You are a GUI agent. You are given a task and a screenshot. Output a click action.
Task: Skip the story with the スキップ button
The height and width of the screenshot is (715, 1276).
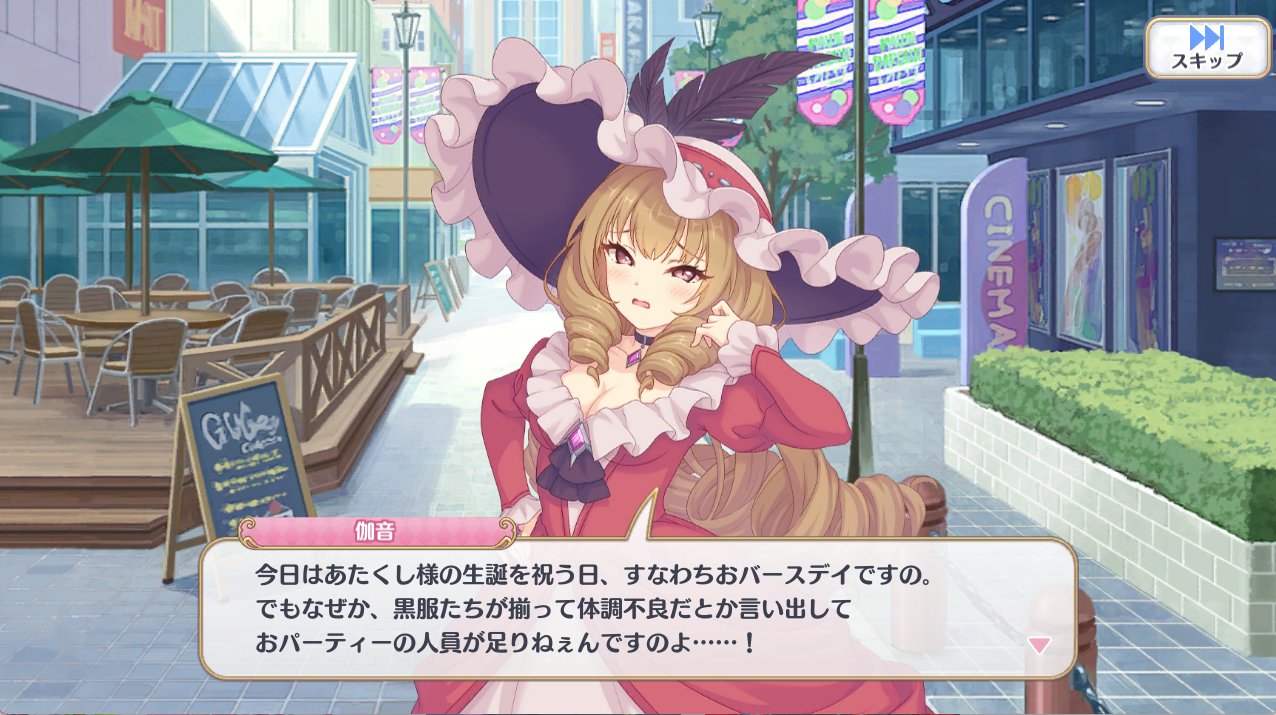[1206, 47]
